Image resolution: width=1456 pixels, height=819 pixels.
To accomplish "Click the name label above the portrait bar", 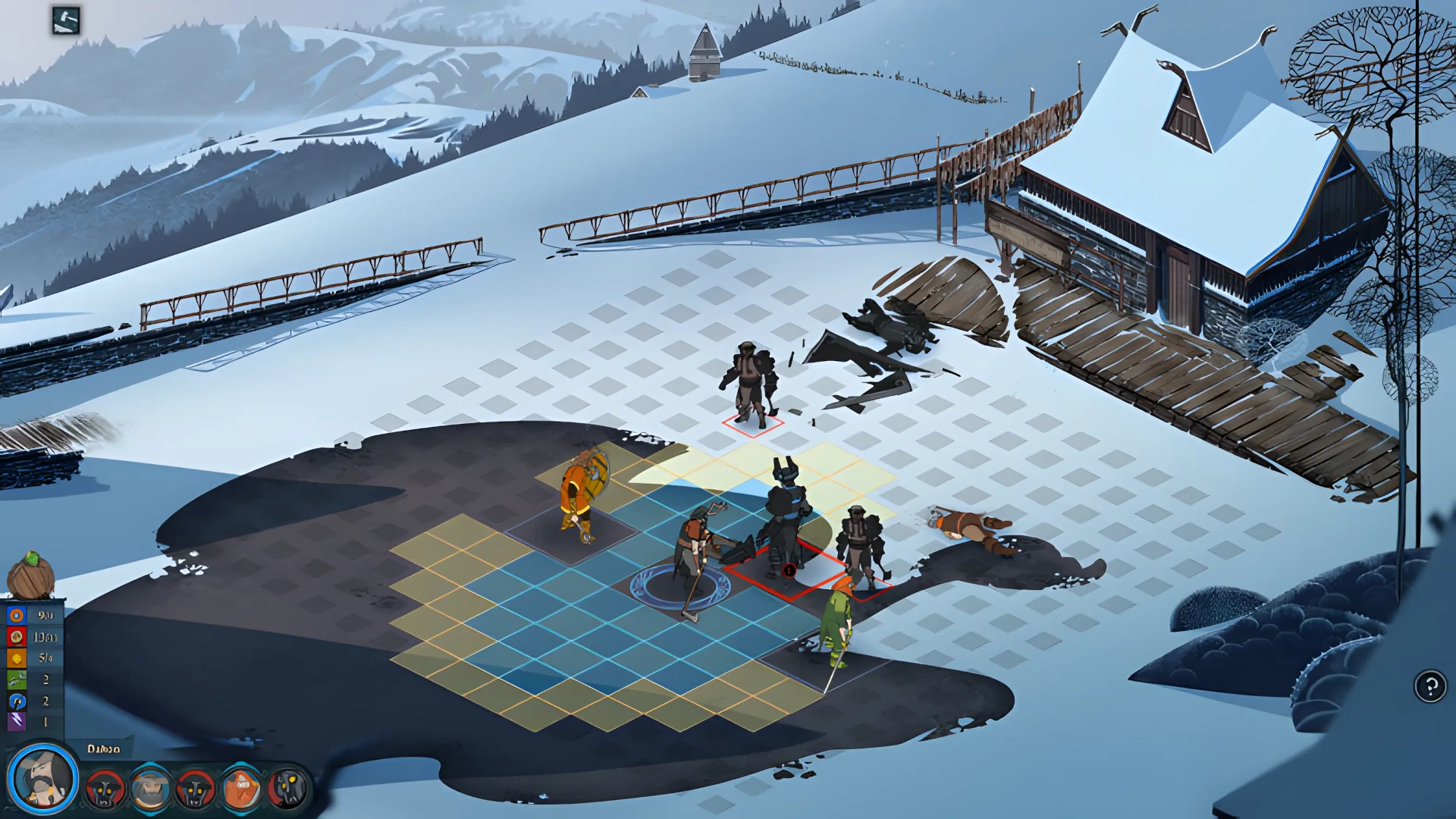I will (x=102, y=749).
